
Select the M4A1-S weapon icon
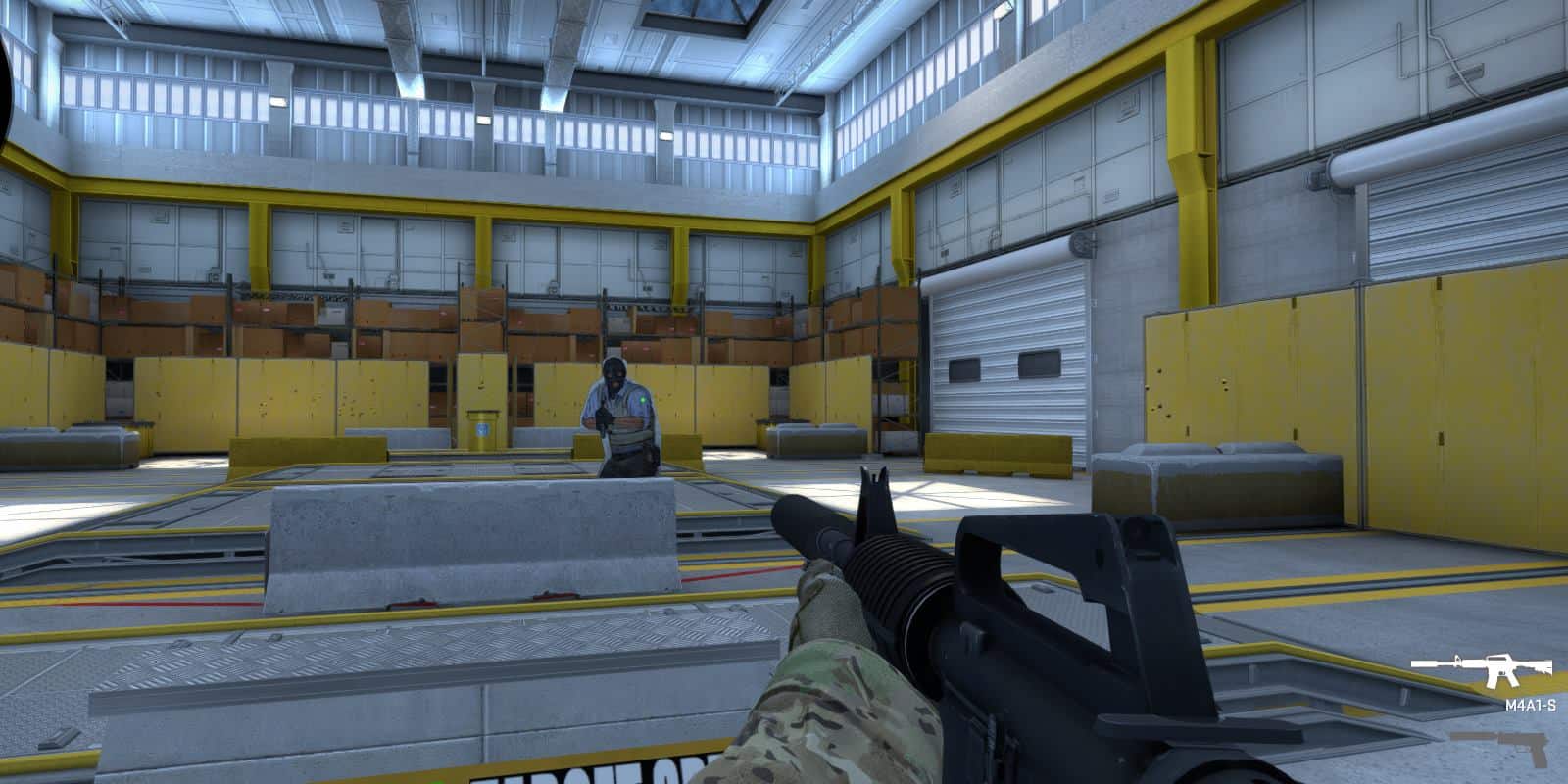click(1481, 664)
